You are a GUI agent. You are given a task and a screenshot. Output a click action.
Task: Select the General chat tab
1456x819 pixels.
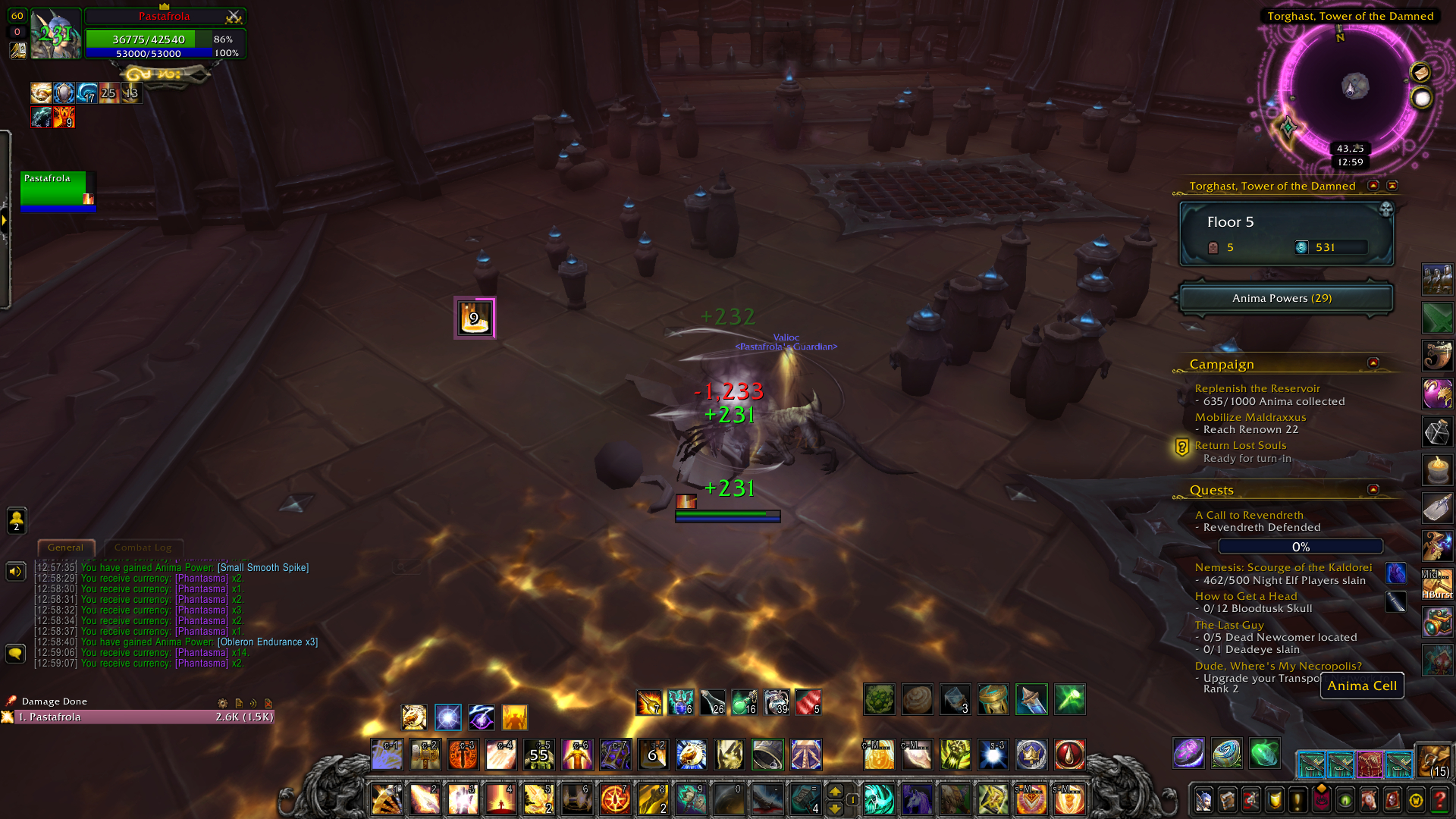[66, 548]
